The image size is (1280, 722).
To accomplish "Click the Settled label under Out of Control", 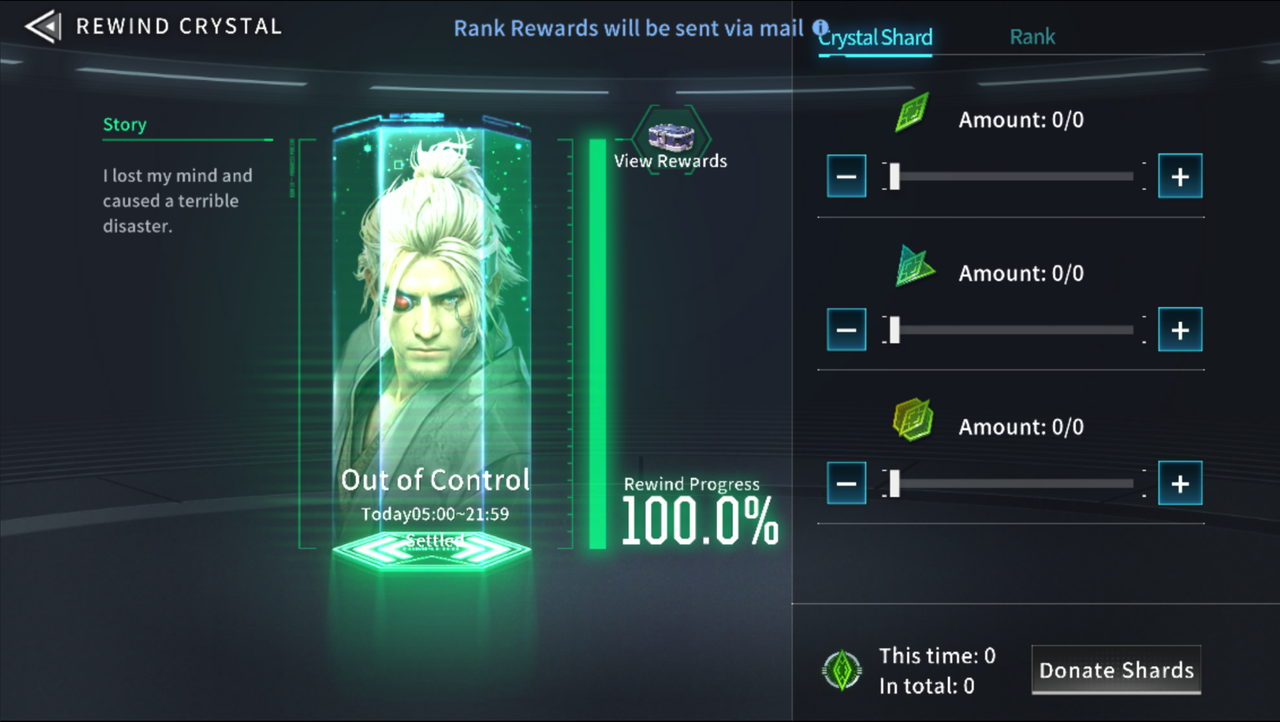I will click(436, 539).
